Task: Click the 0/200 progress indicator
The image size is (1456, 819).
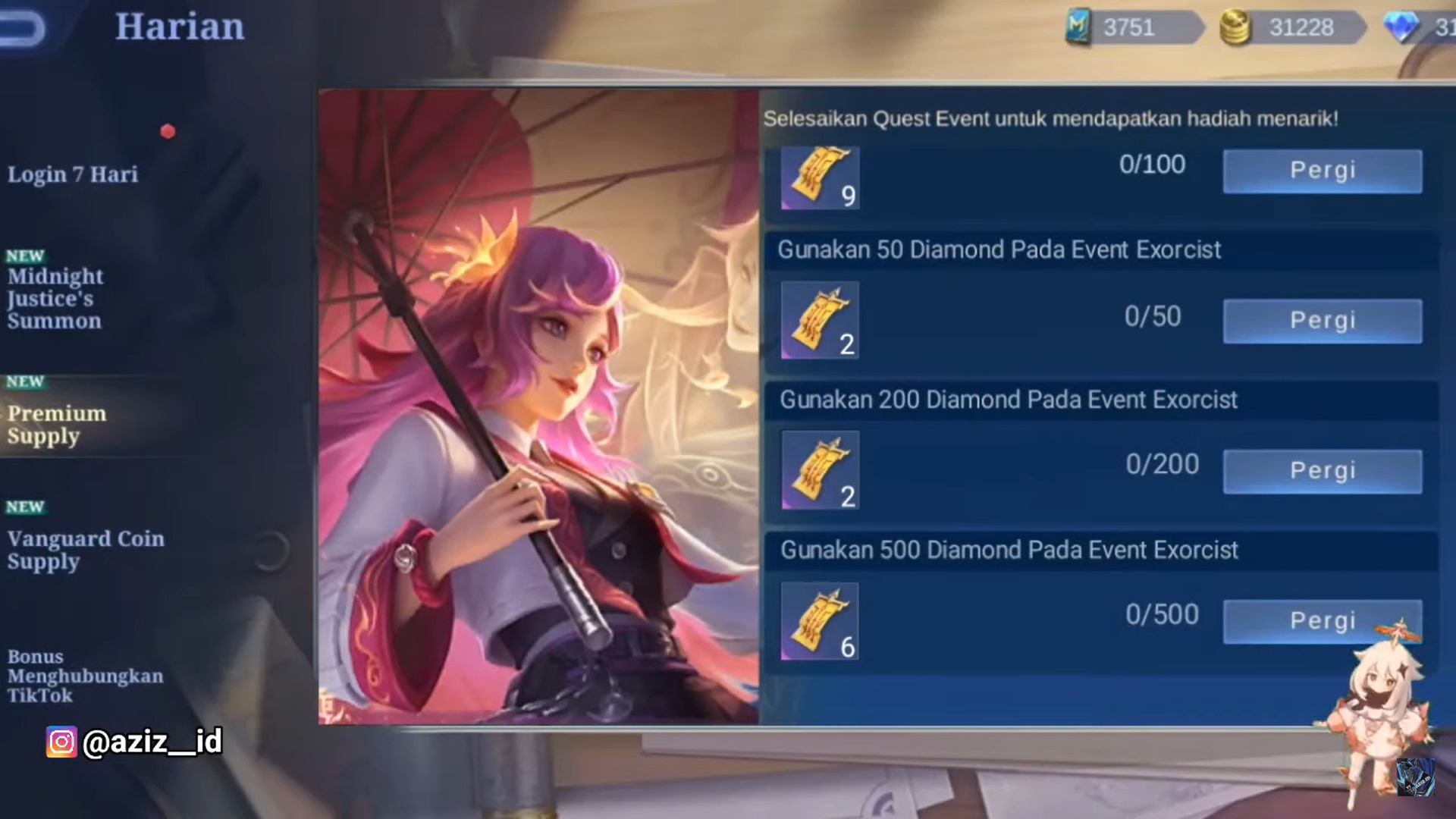Action: pyautogui.click(x=1161, y=464)
